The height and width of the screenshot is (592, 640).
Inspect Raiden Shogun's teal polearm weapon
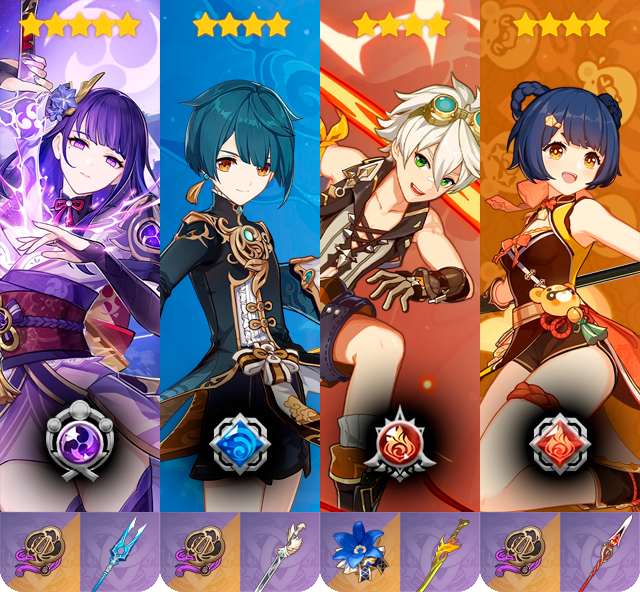point(120,552)
